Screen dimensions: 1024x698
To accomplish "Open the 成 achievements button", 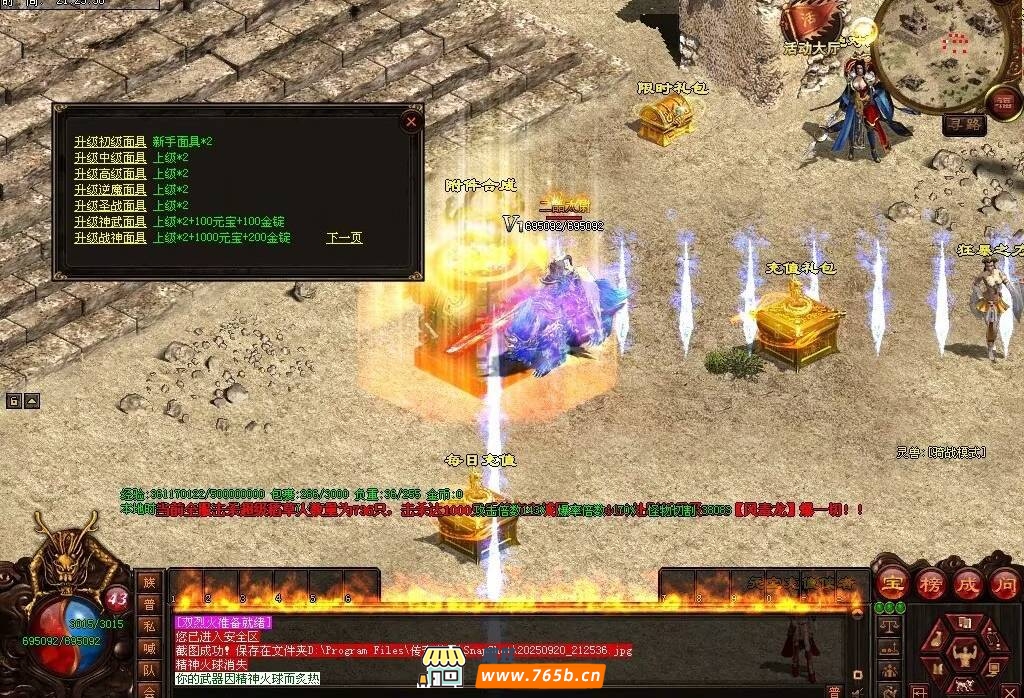I will pos(969,583).
